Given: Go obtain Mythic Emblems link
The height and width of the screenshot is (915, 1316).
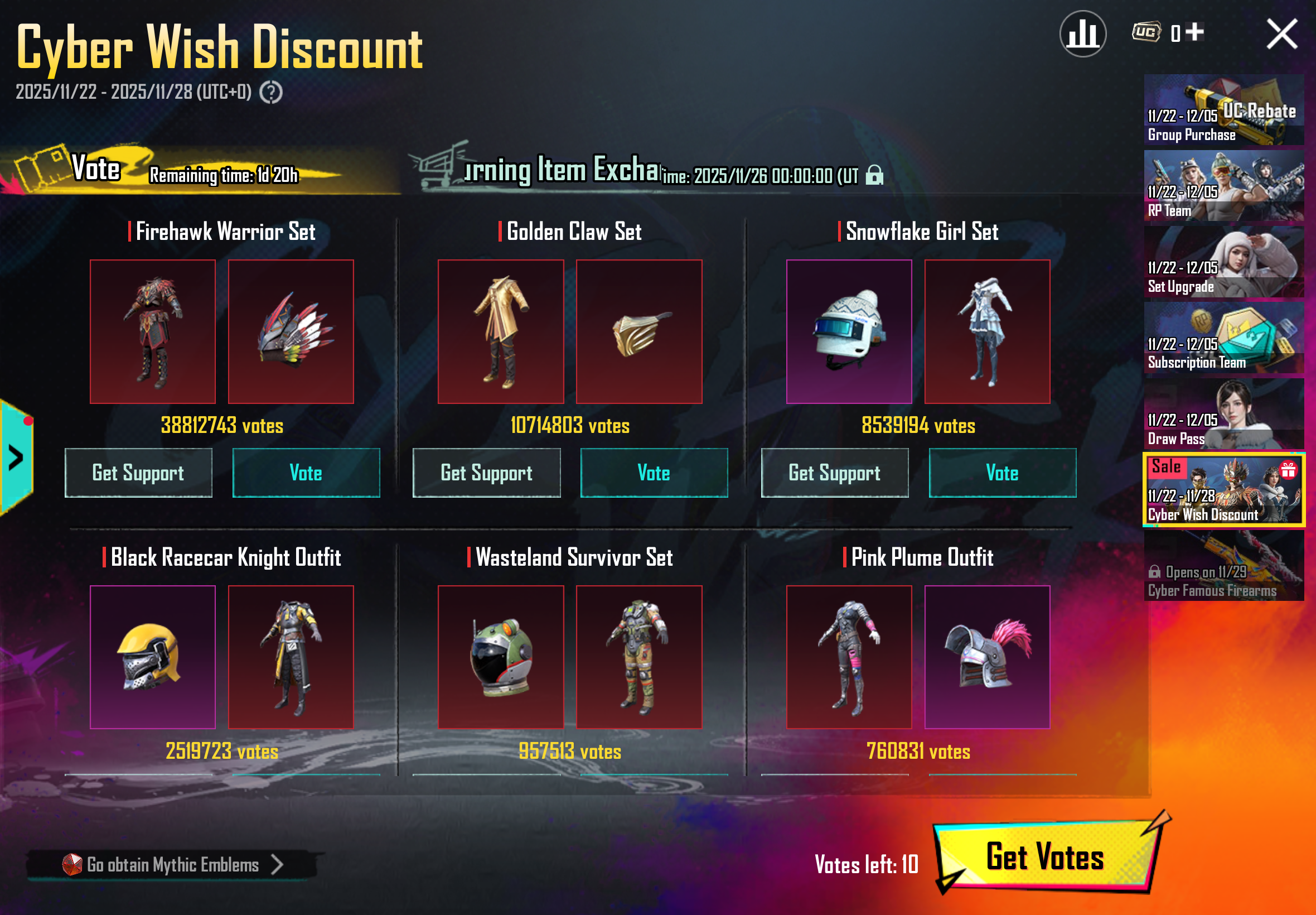Looking at the screenshot, I should pyautogui.click(x=172, y=865).
